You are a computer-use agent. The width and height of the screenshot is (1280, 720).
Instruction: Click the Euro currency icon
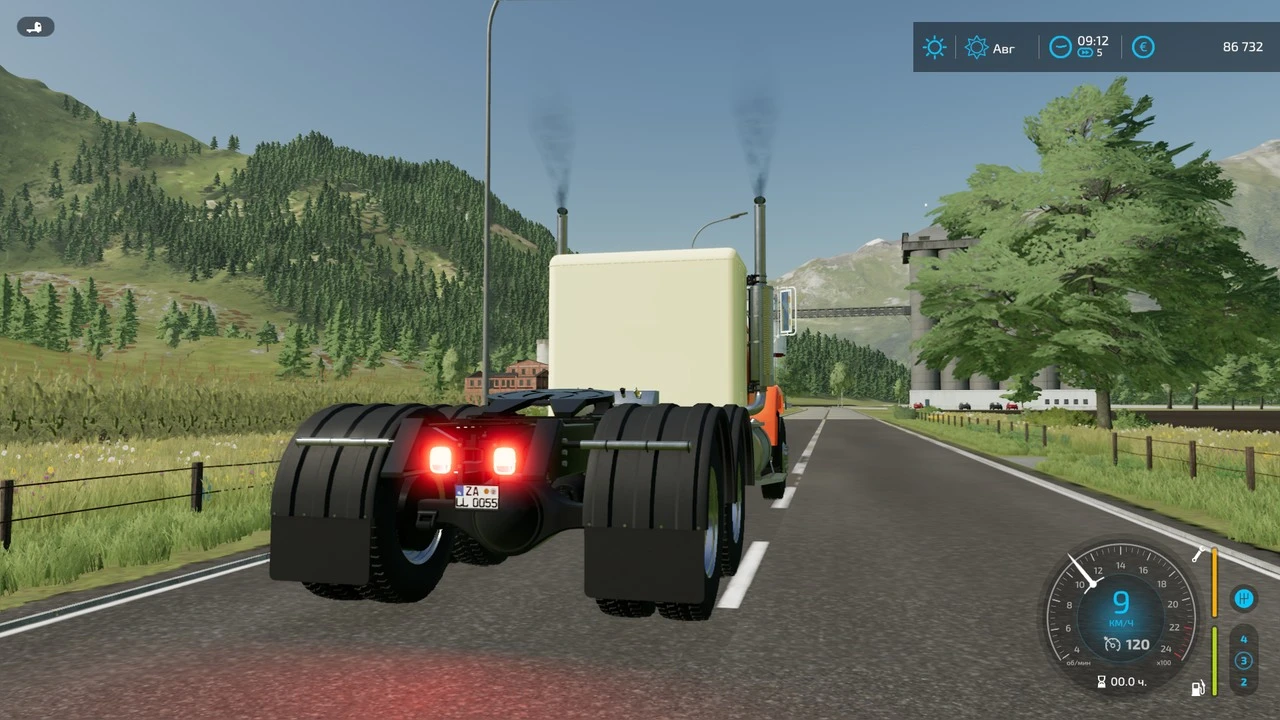point(1143,46)
